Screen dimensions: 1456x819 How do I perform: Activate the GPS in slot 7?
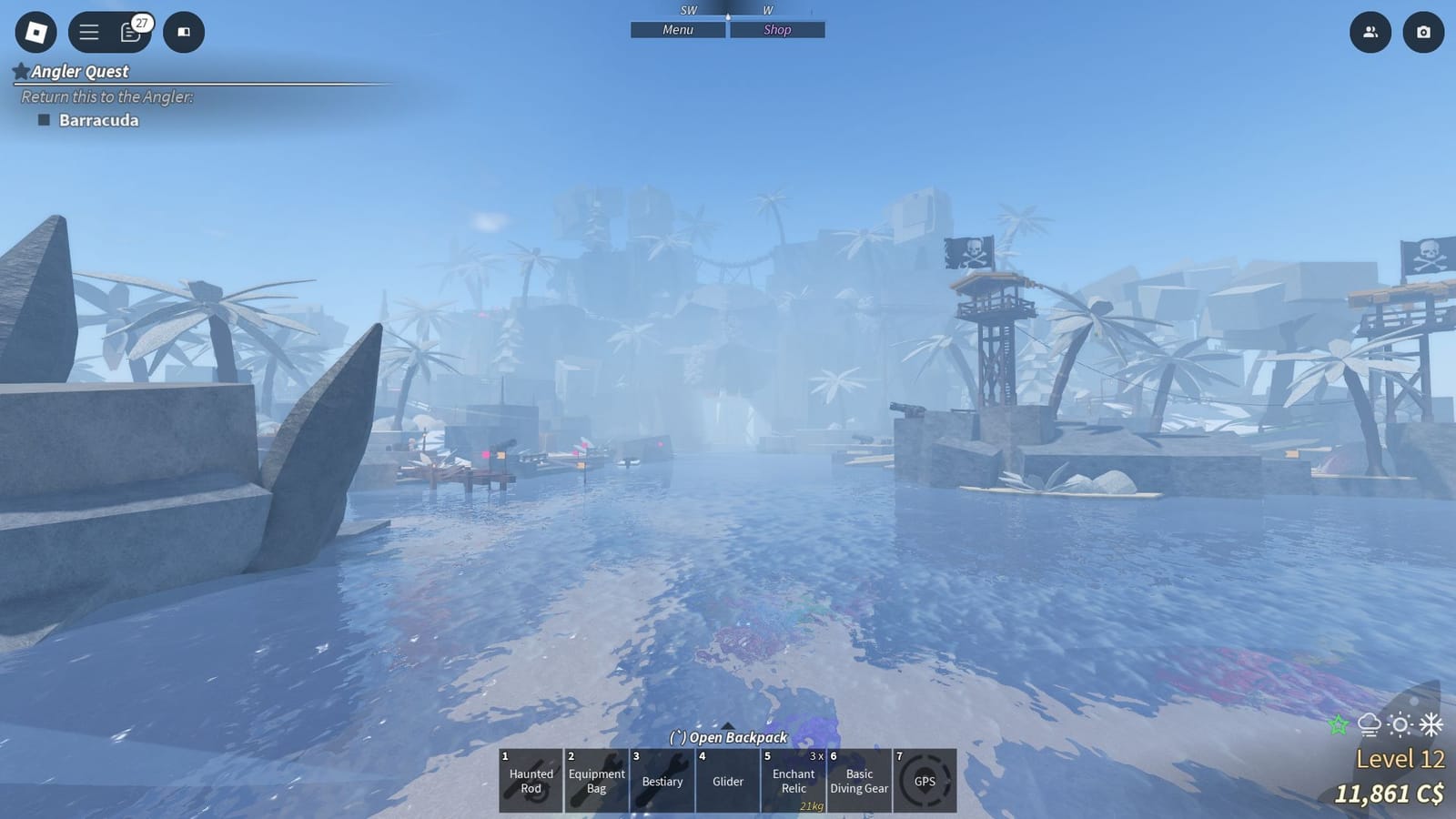point(925,781)
